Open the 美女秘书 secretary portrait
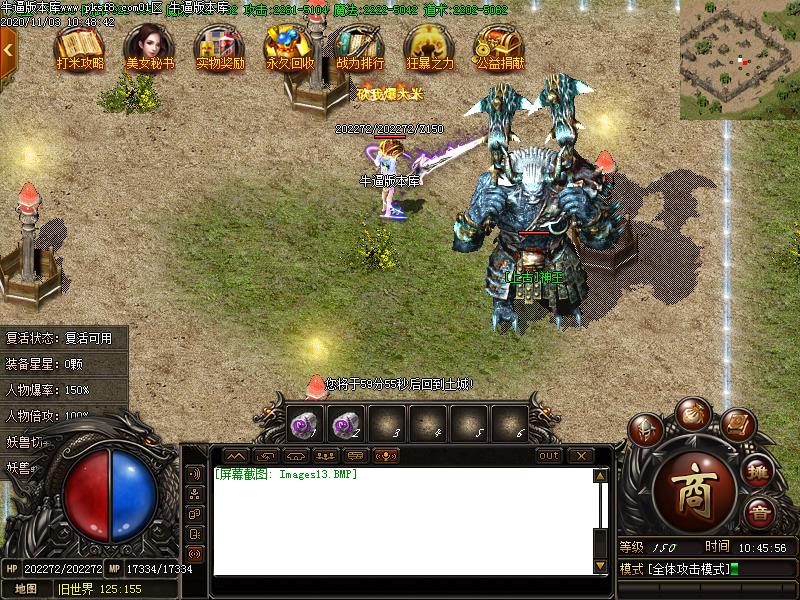The image size is (800, 600). click(x=149, y=46)
